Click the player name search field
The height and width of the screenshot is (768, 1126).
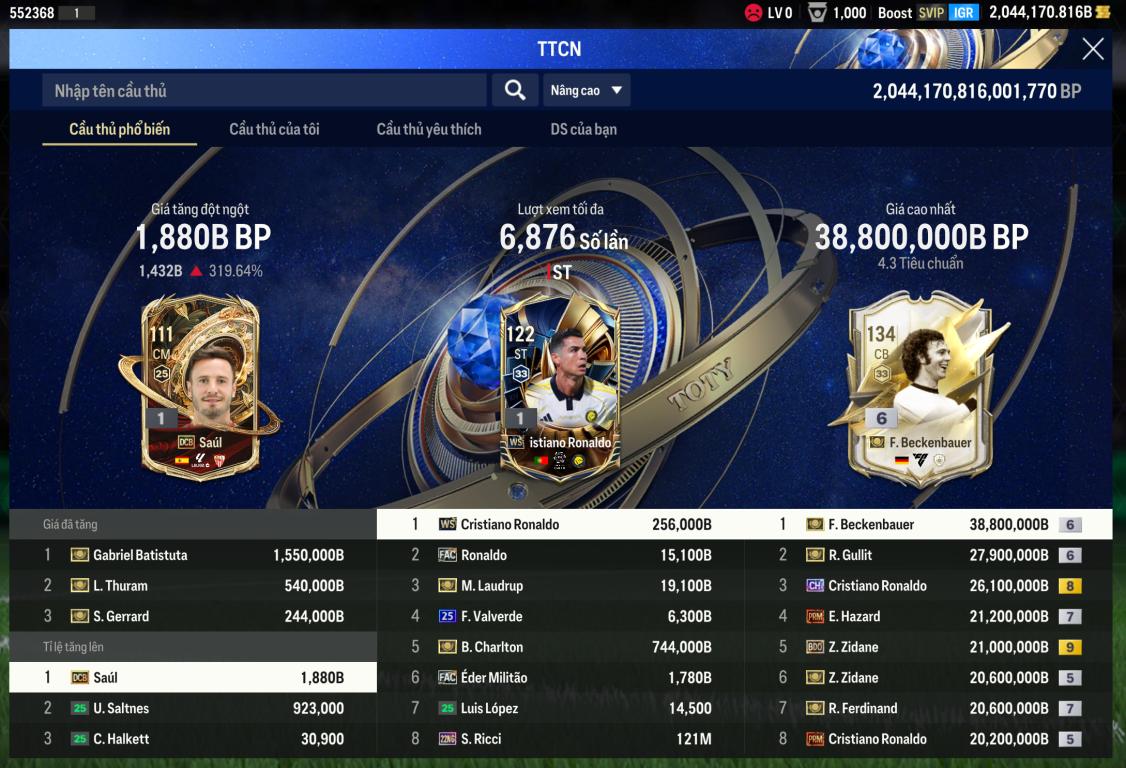click(x=264, y=91)
